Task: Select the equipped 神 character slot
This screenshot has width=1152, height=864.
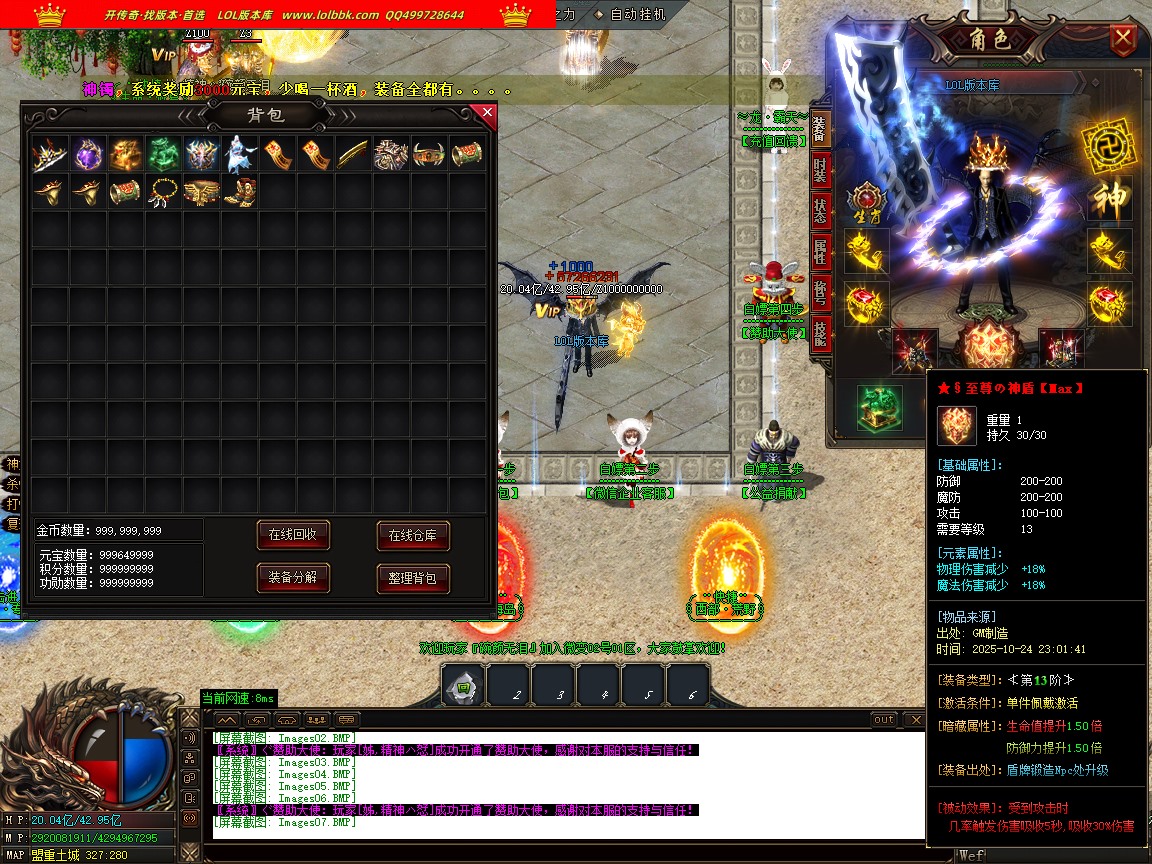Action: coord(1110,199)
